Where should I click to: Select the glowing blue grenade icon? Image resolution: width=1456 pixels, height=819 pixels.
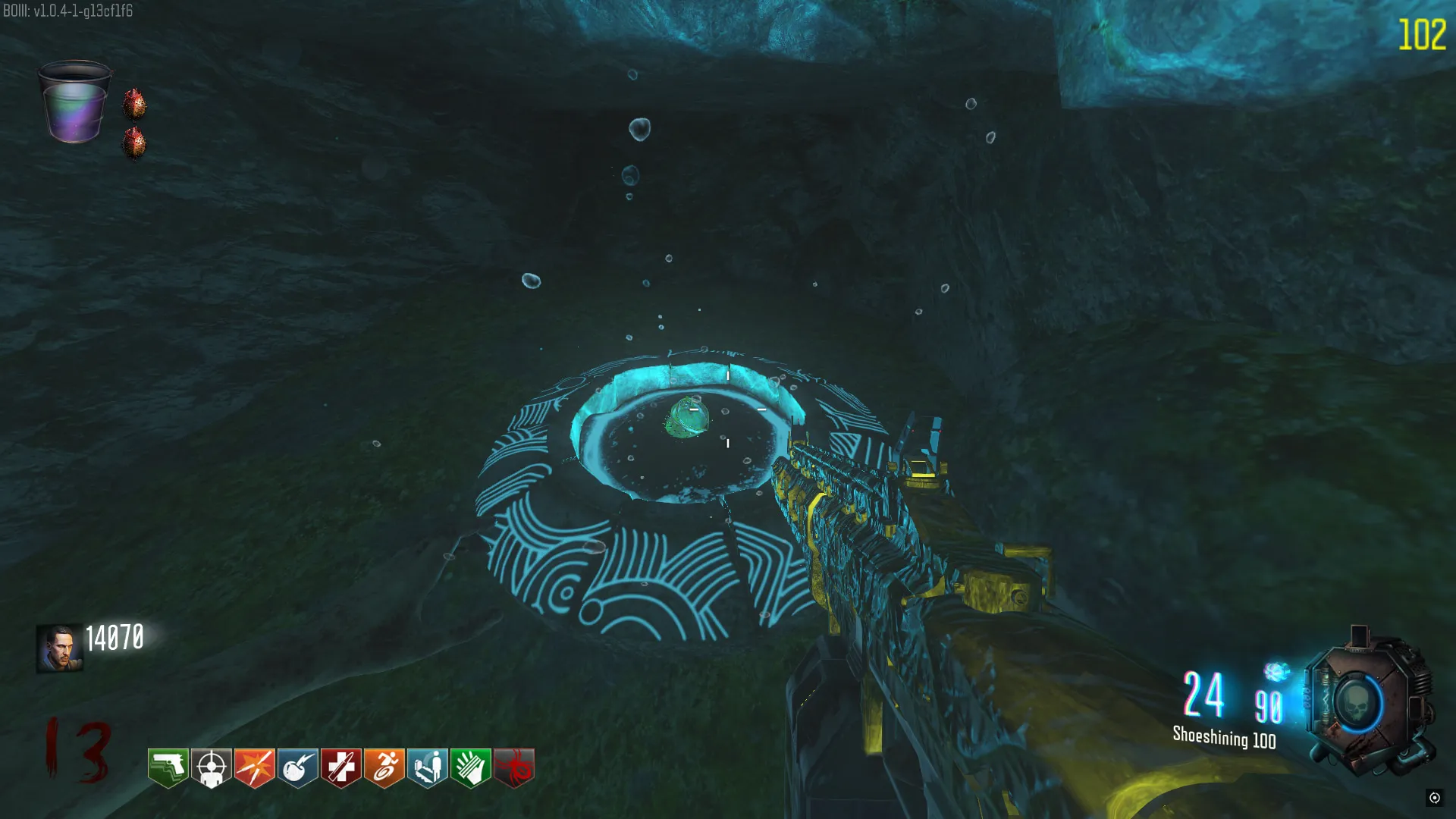point(1276,672)
